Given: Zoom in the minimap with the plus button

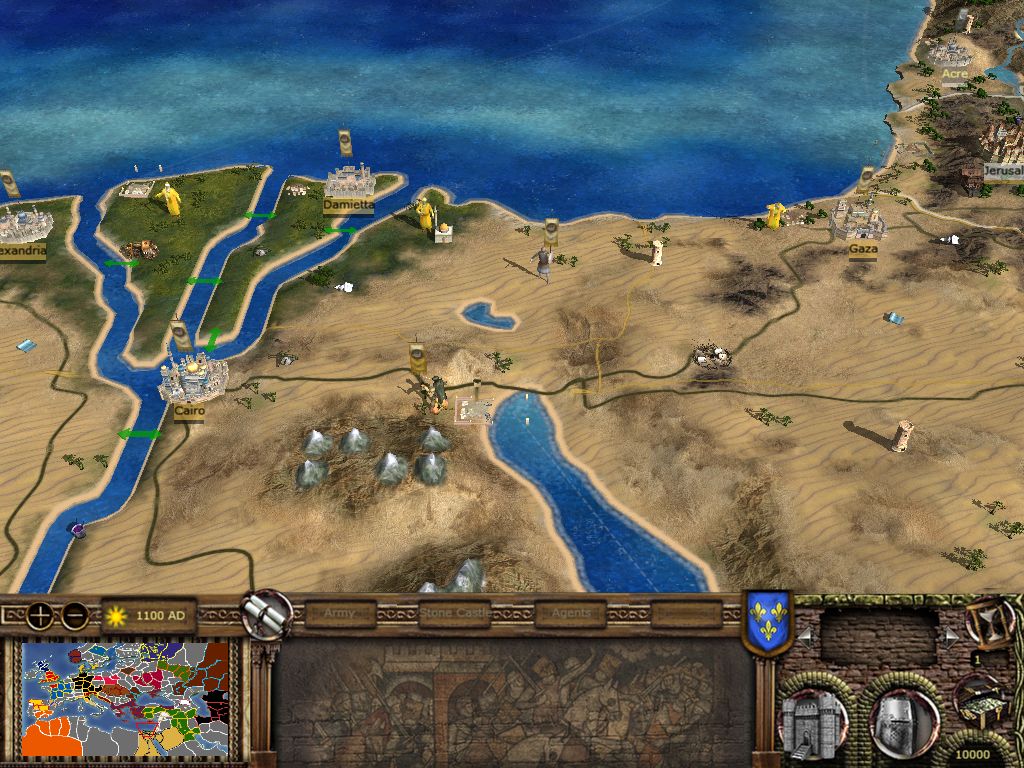Looking at the screenshot, I should tap(42, 614).
